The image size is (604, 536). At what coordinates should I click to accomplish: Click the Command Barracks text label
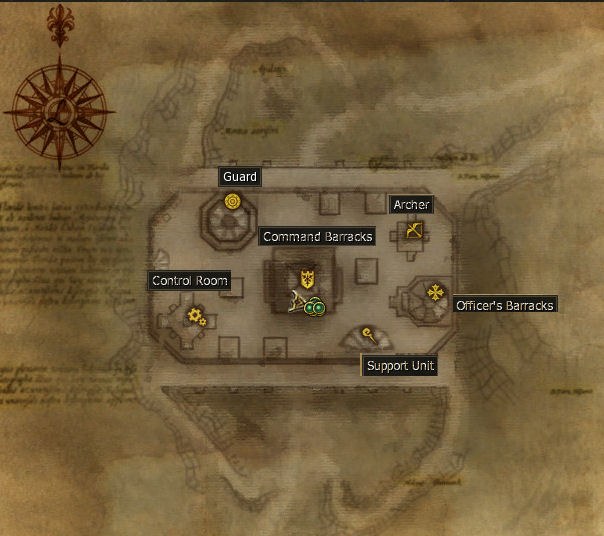[317, 237]
